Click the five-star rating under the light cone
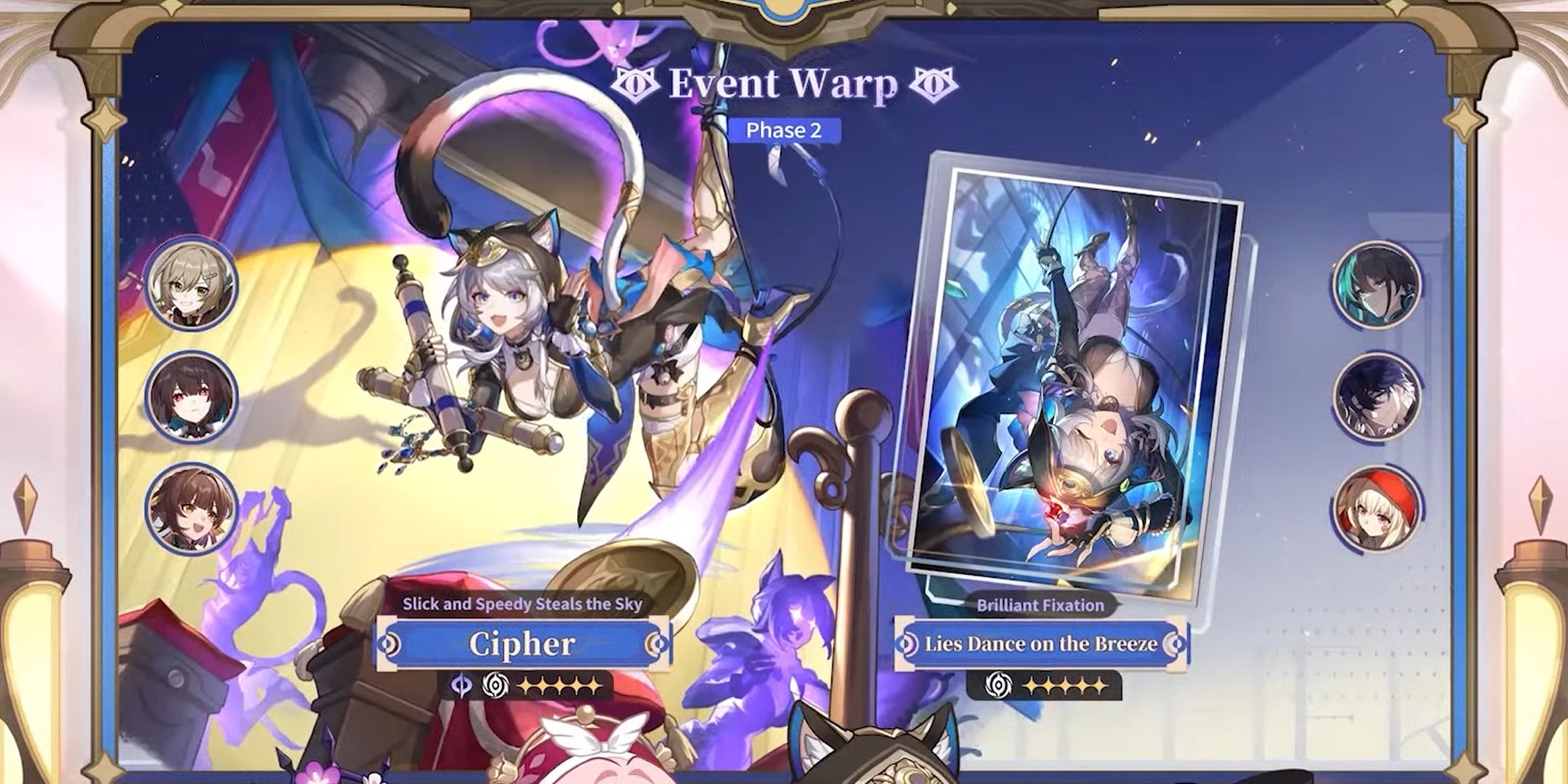This screenshot has height=784, width=1568. pos(1064,687)
